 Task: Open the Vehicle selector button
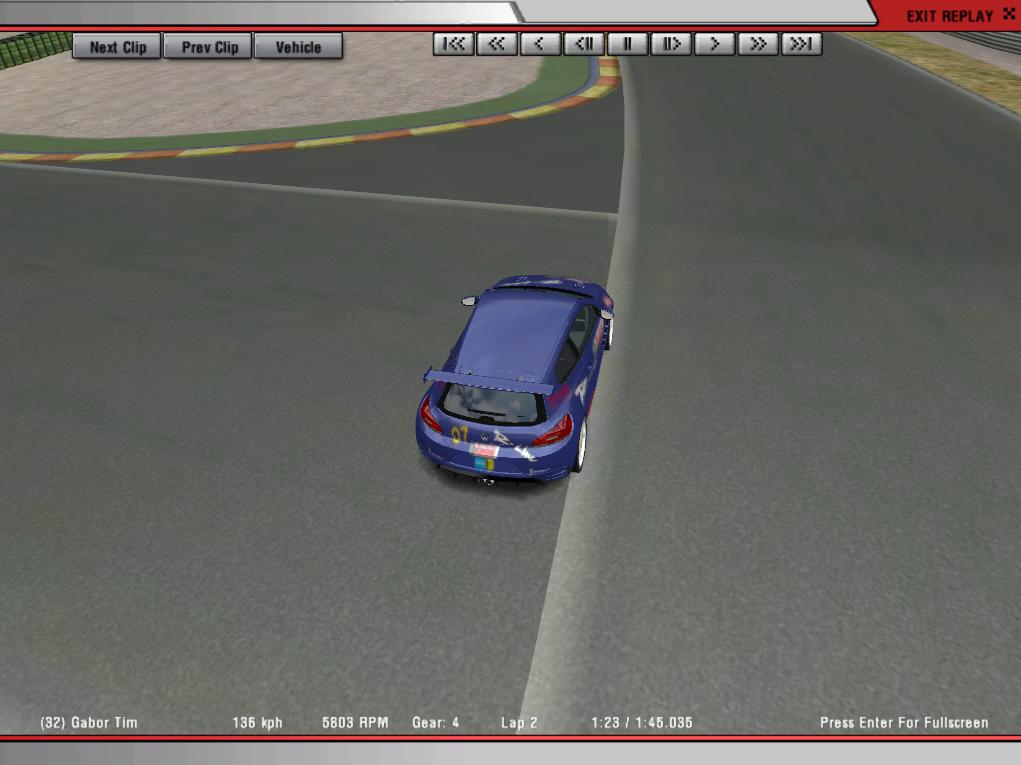[298, 47]
